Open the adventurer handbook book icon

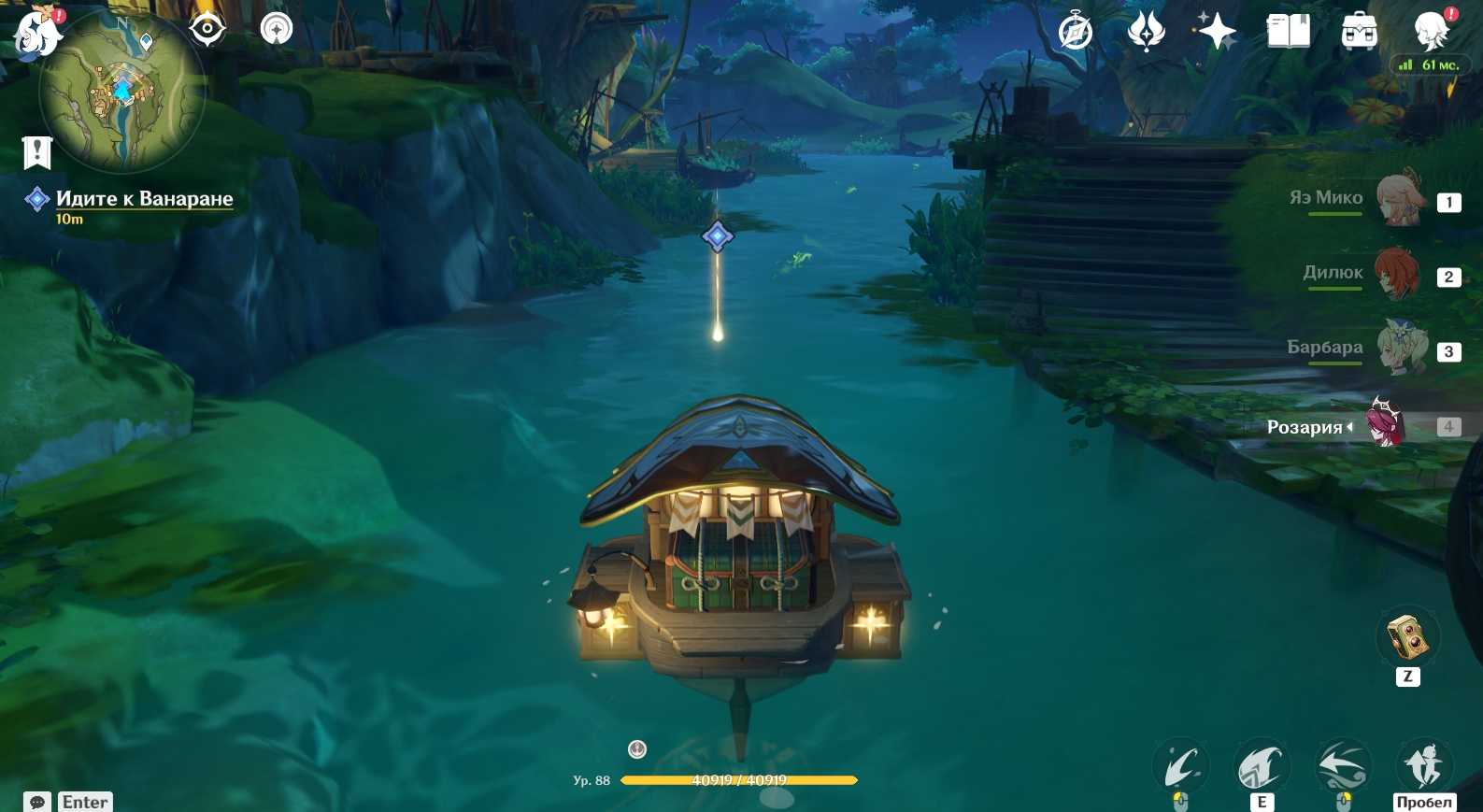(1288, 31)
